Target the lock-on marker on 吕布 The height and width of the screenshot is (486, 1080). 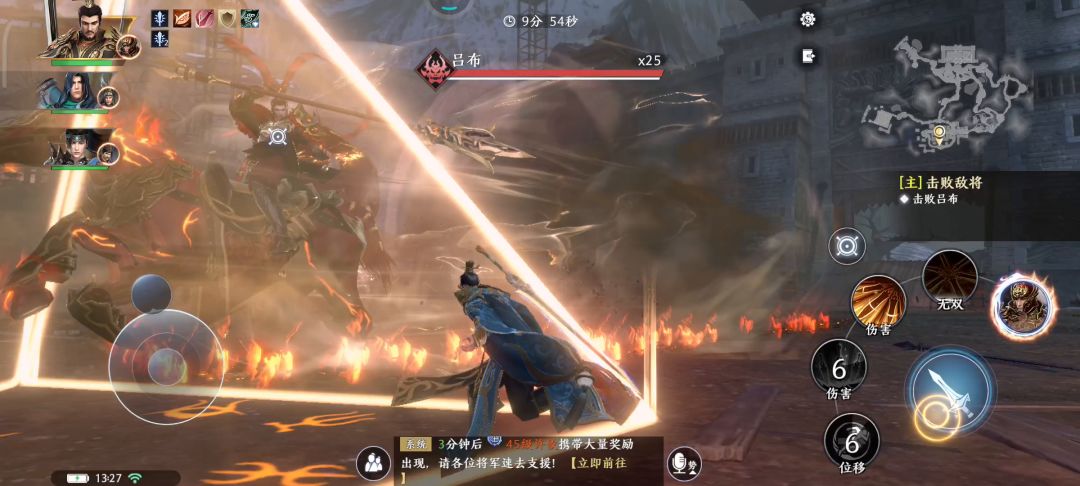point(277,136)
